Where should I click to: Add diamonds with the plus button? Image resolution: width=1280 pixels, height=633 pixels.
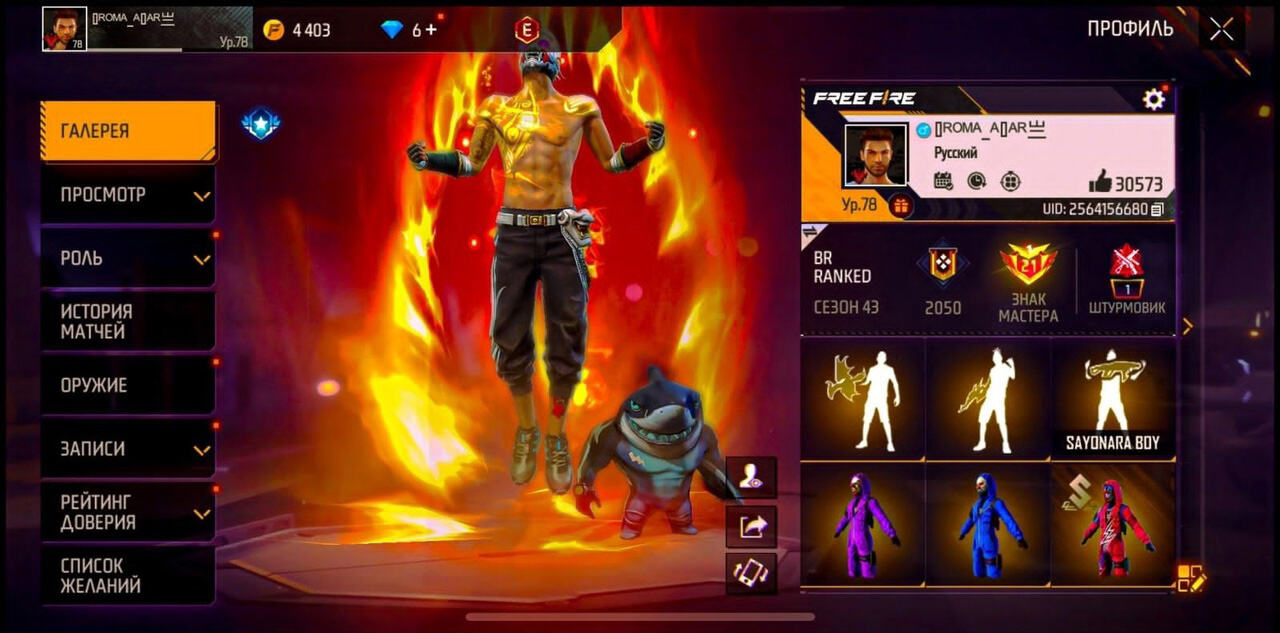(x=431, y=30)
